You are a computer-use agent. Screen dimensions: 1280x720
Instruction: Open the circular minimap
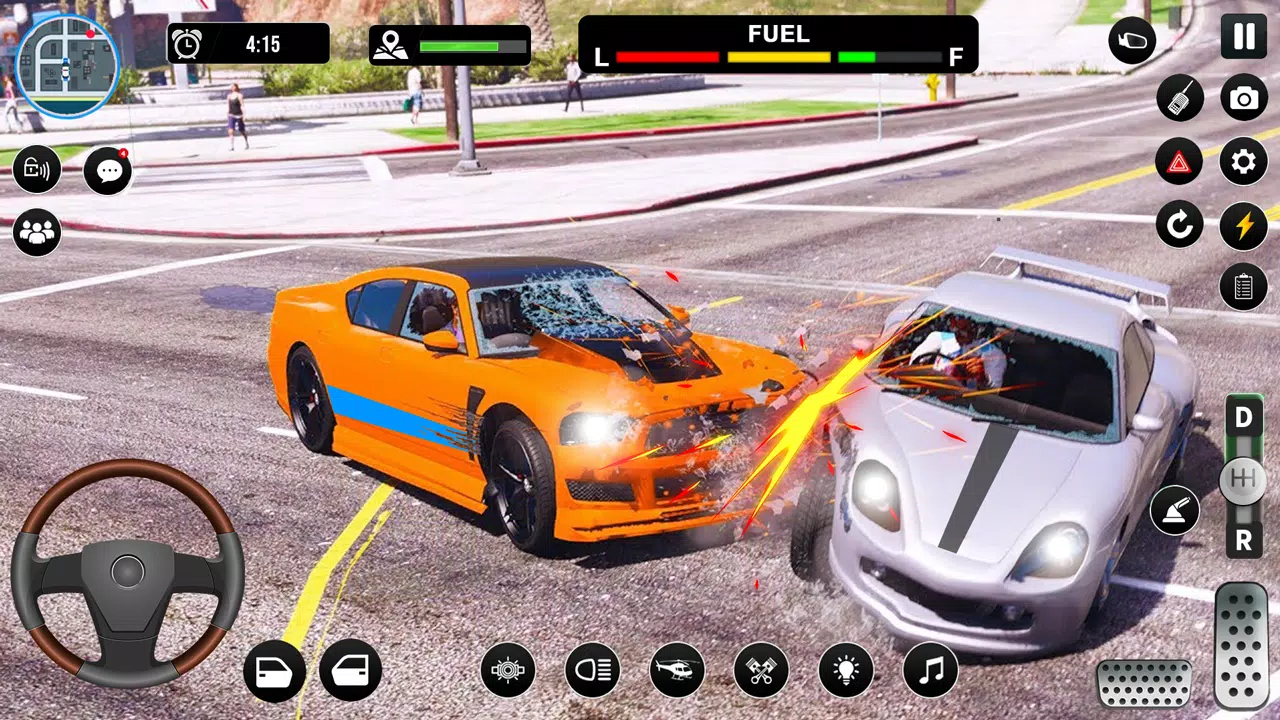pos(67,66)
